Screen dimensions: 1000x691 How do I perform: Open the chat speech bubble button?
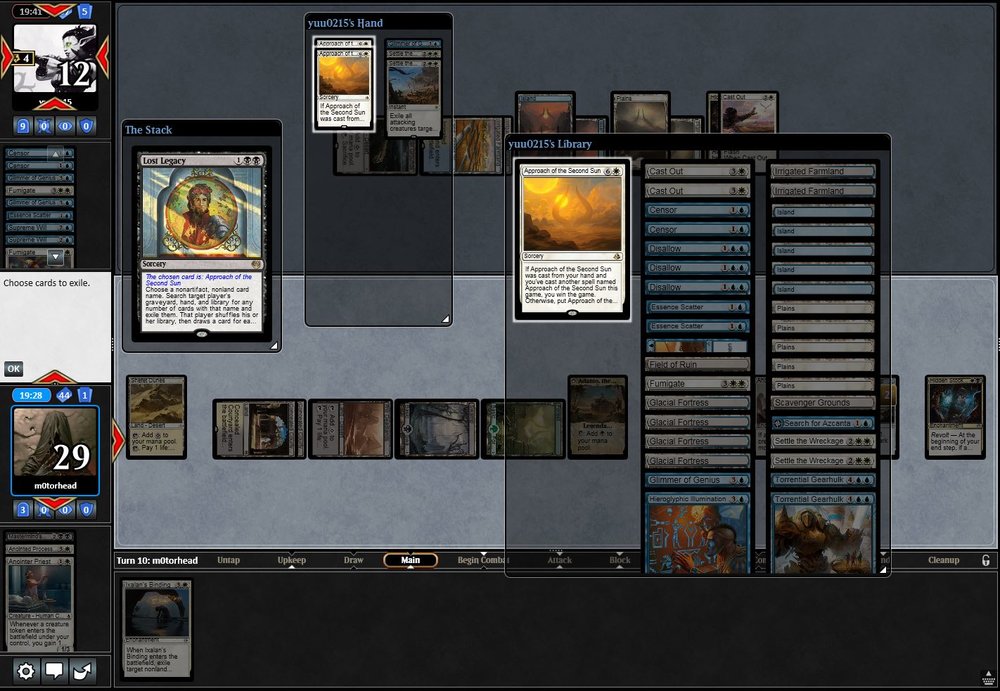pyautogui.click(x=55, y=671)
